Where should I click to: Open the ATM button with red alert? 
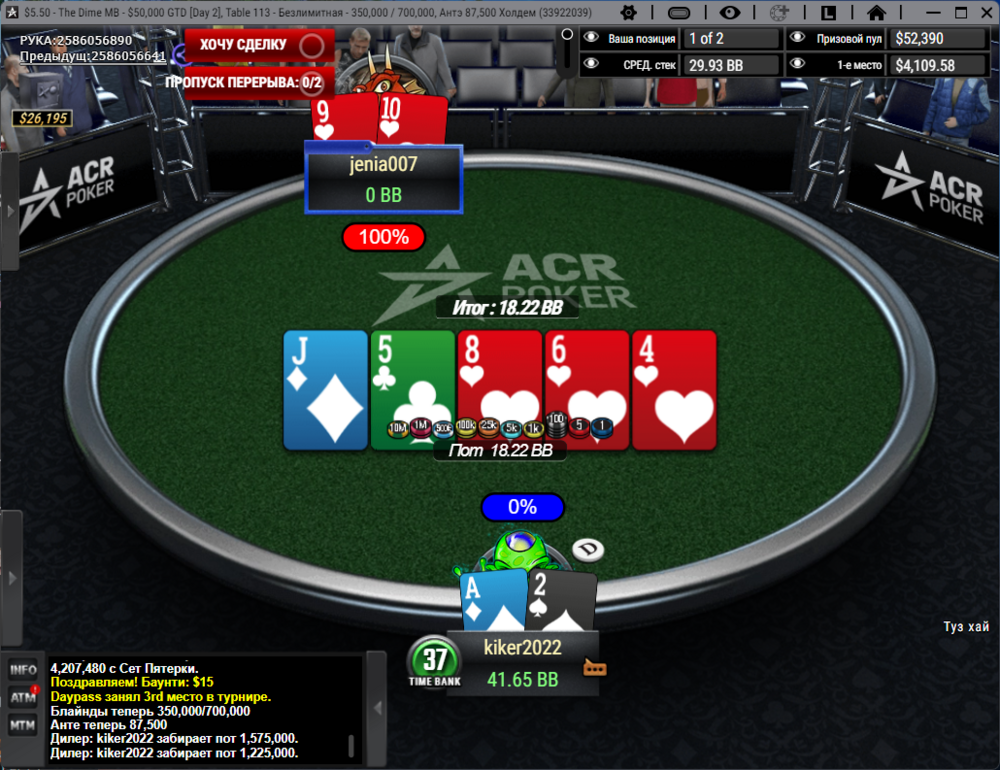coord(23,697)
